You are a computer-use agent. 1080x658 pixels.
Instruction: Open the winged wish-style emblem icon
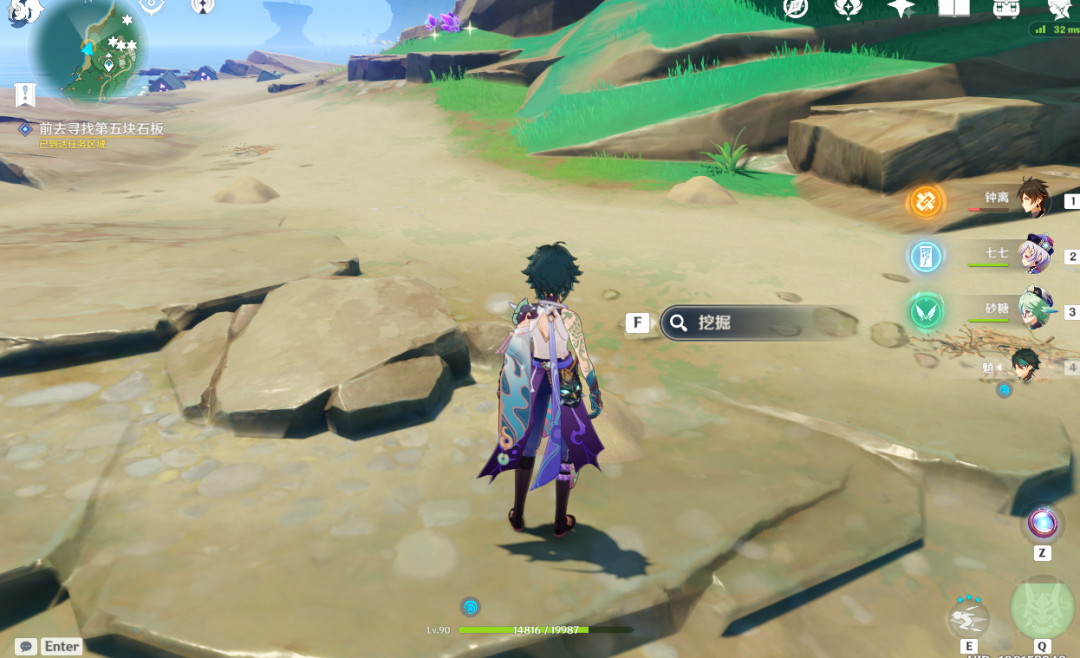click(848, 8)
